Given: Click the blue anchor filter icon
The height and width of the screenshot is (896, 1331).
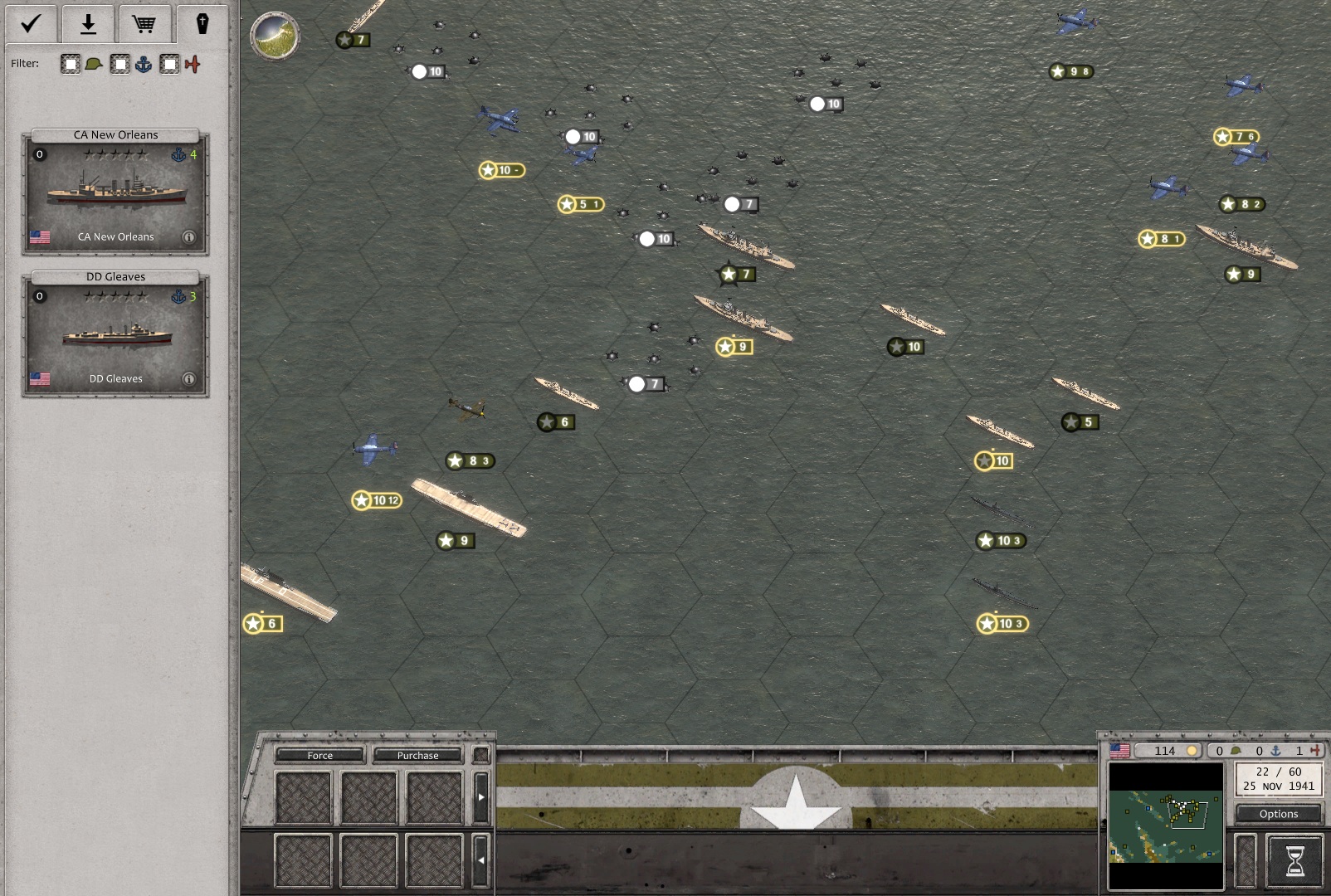Looking at the screenshot, I should (x=141, y=63).
